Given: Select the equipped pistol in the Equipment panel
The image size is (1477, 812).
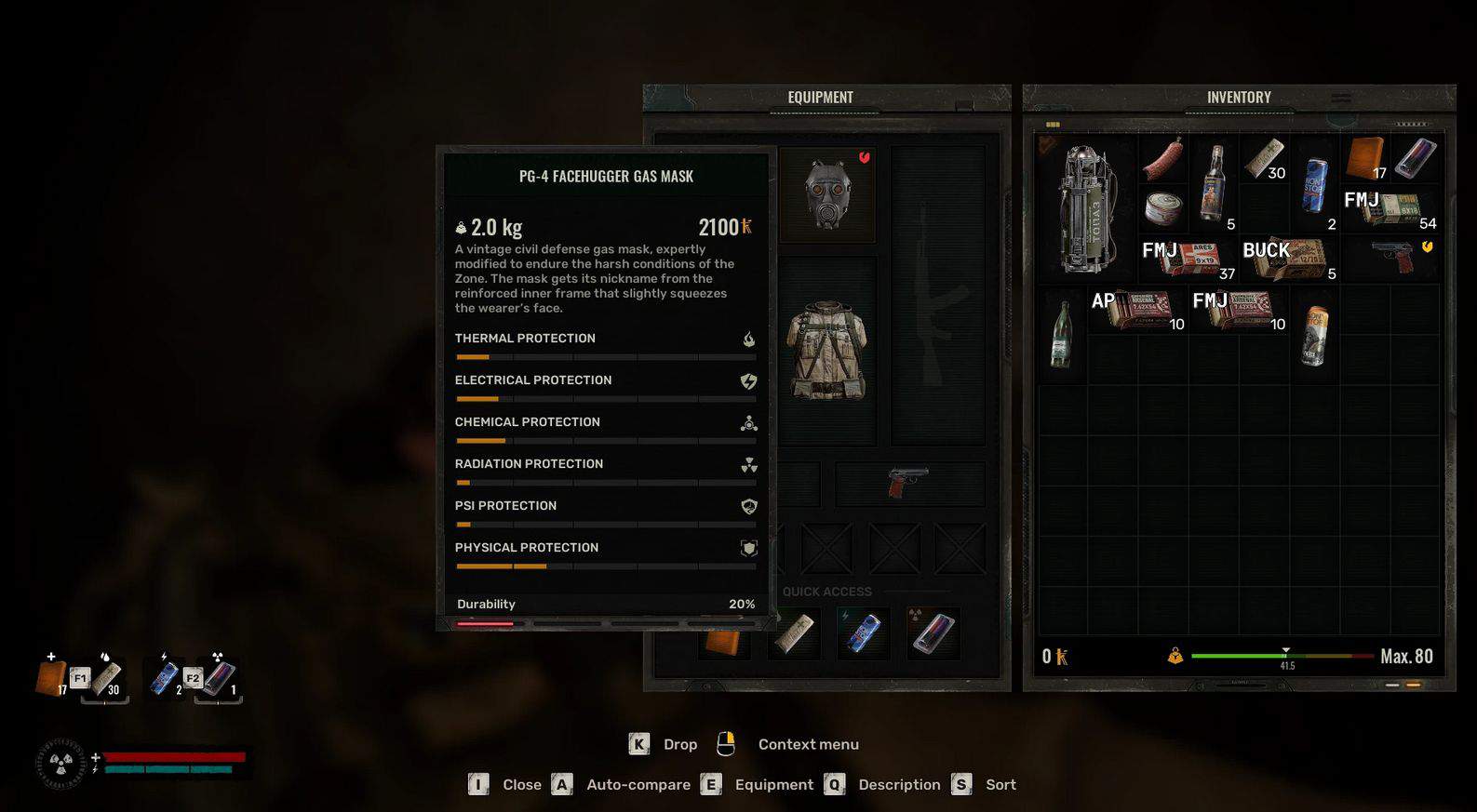Looking at the screenshot, I should (907, 483).
